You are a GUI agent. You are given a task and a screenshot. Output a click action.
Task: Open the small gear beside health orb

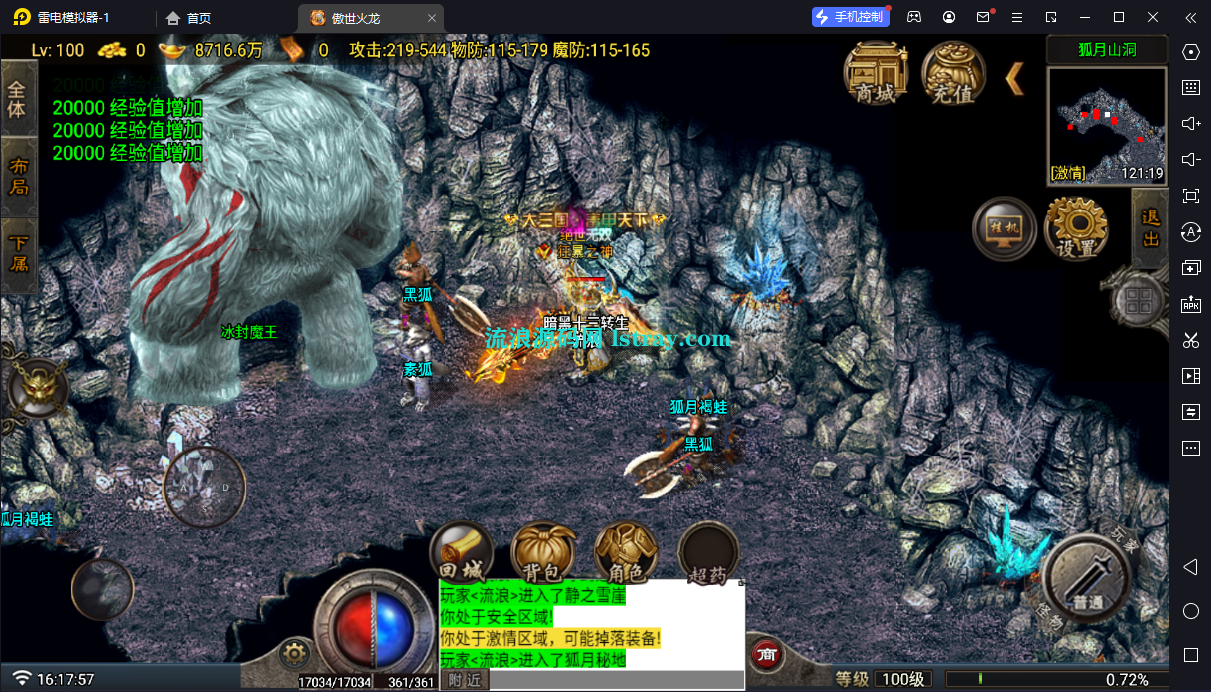point(293,654)
